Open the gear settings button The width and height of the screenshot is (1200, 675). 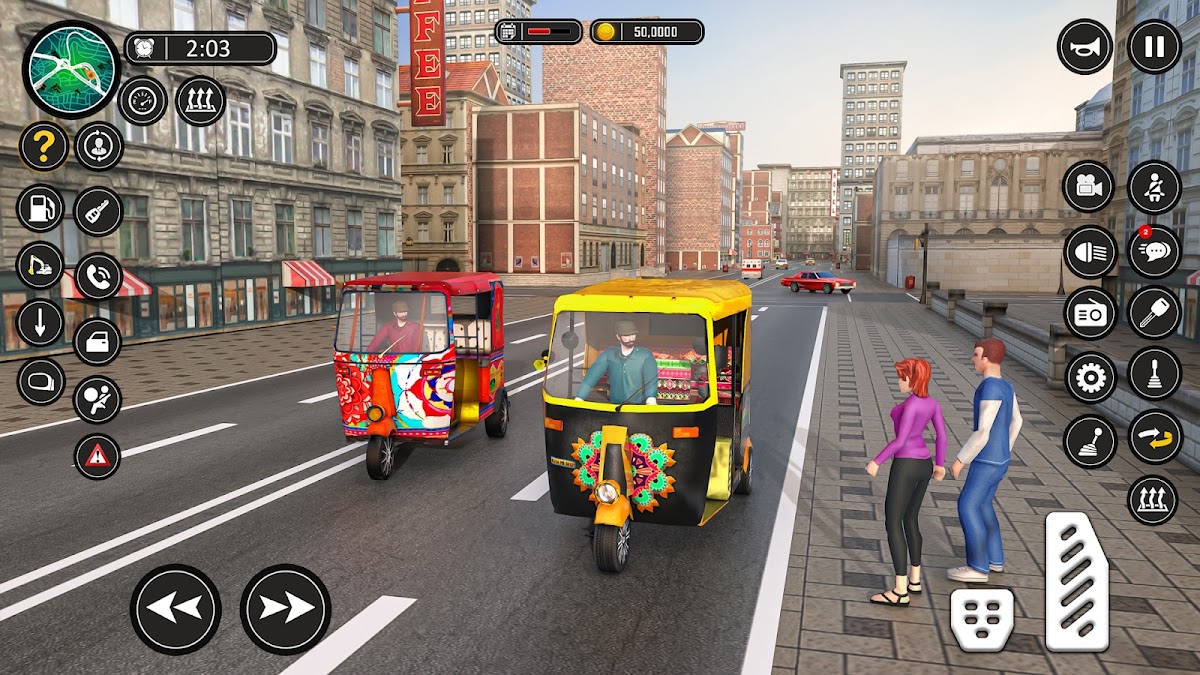click(x=1090, y=377)
